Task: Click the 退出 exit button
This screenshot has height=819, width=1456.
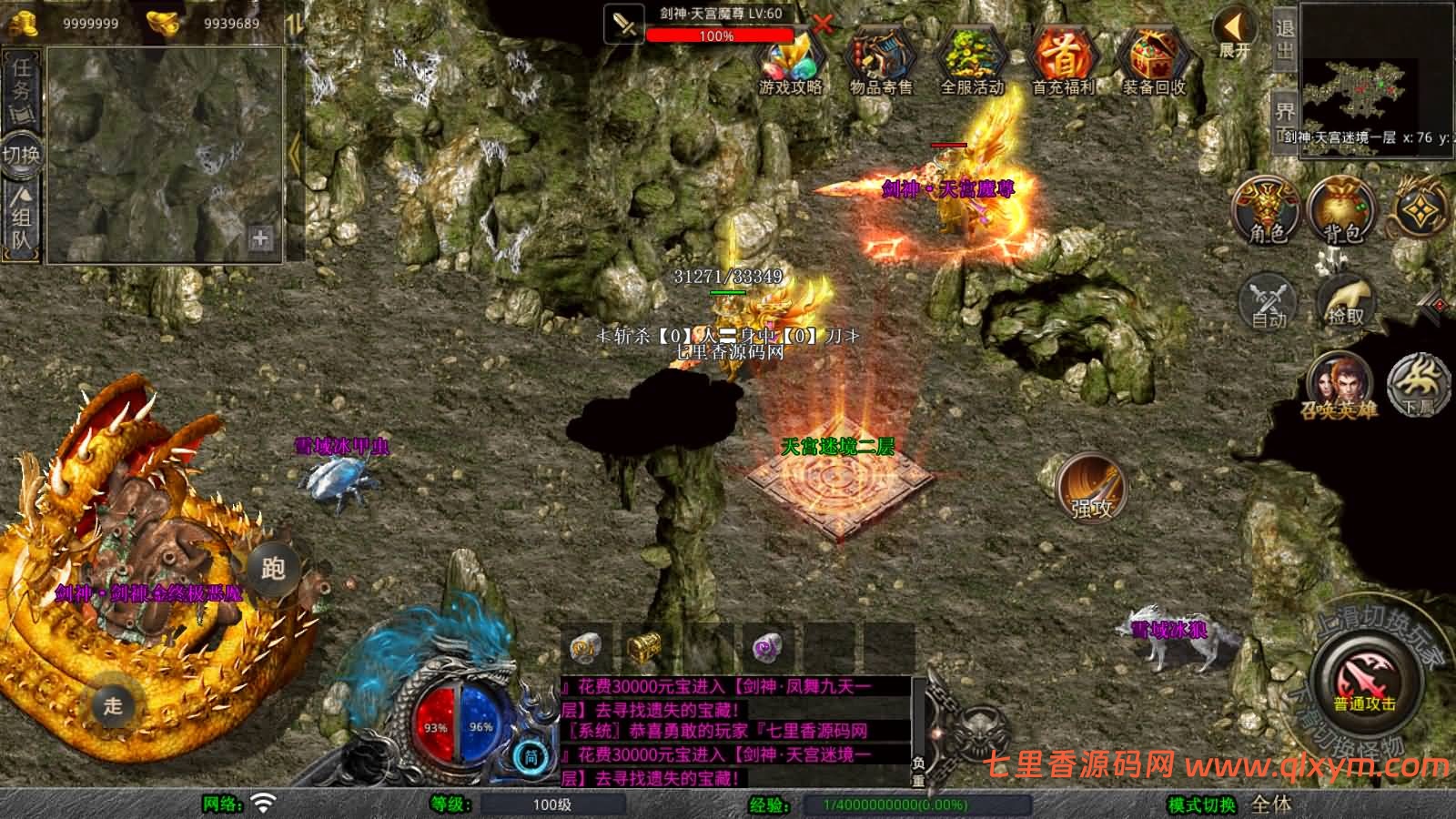Action: (x=1284, y=40)
